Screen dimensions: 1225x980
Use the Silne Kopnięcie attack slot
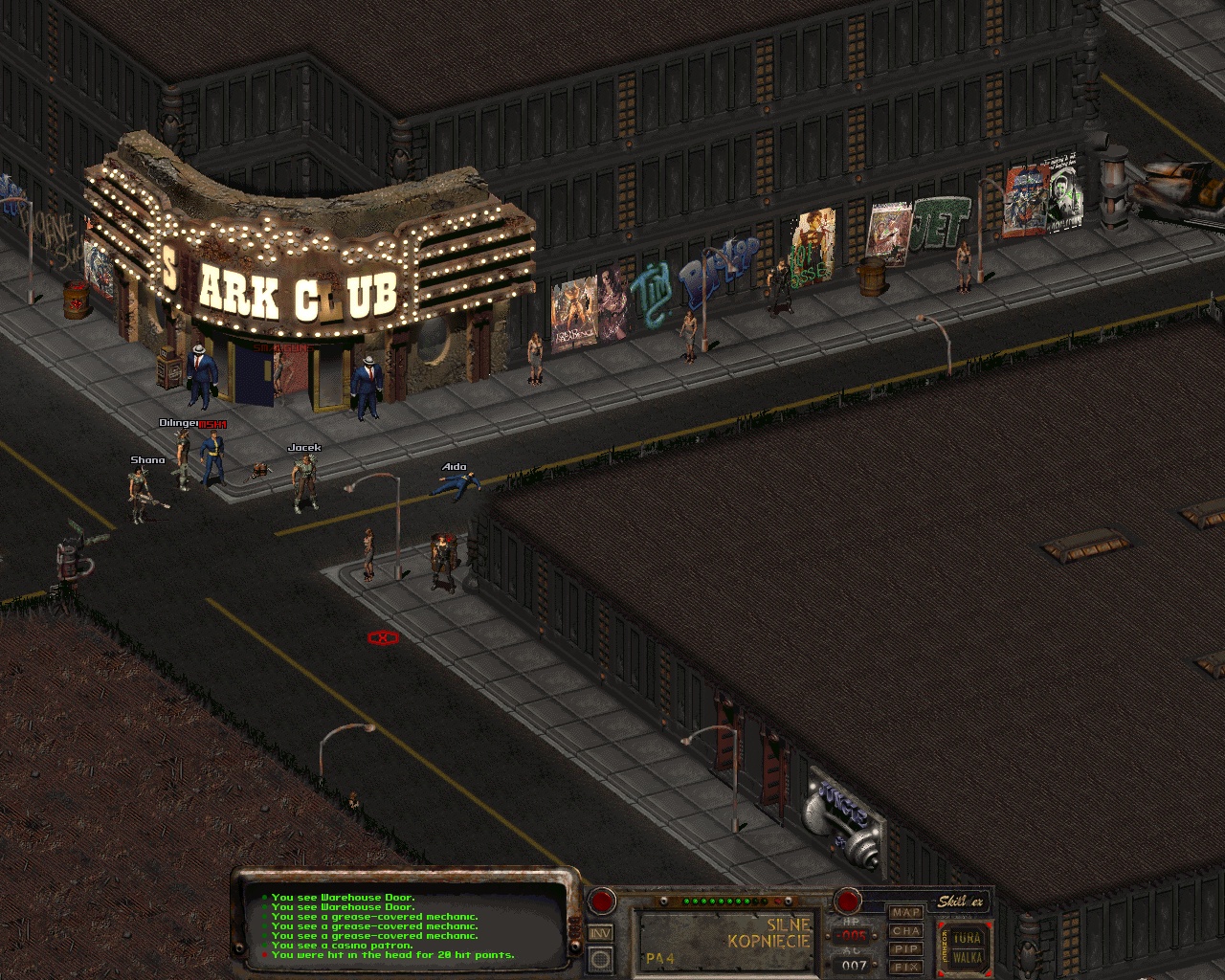click(x=729, y=941)
